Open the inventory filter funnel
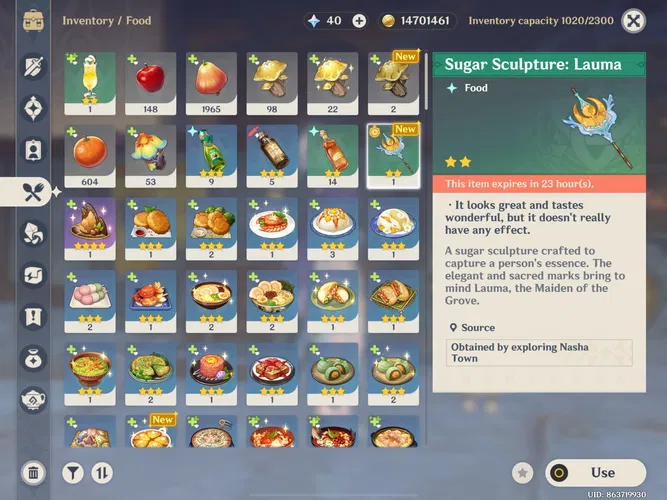Screen dimensions: 667x500 [x=73, y=472]
